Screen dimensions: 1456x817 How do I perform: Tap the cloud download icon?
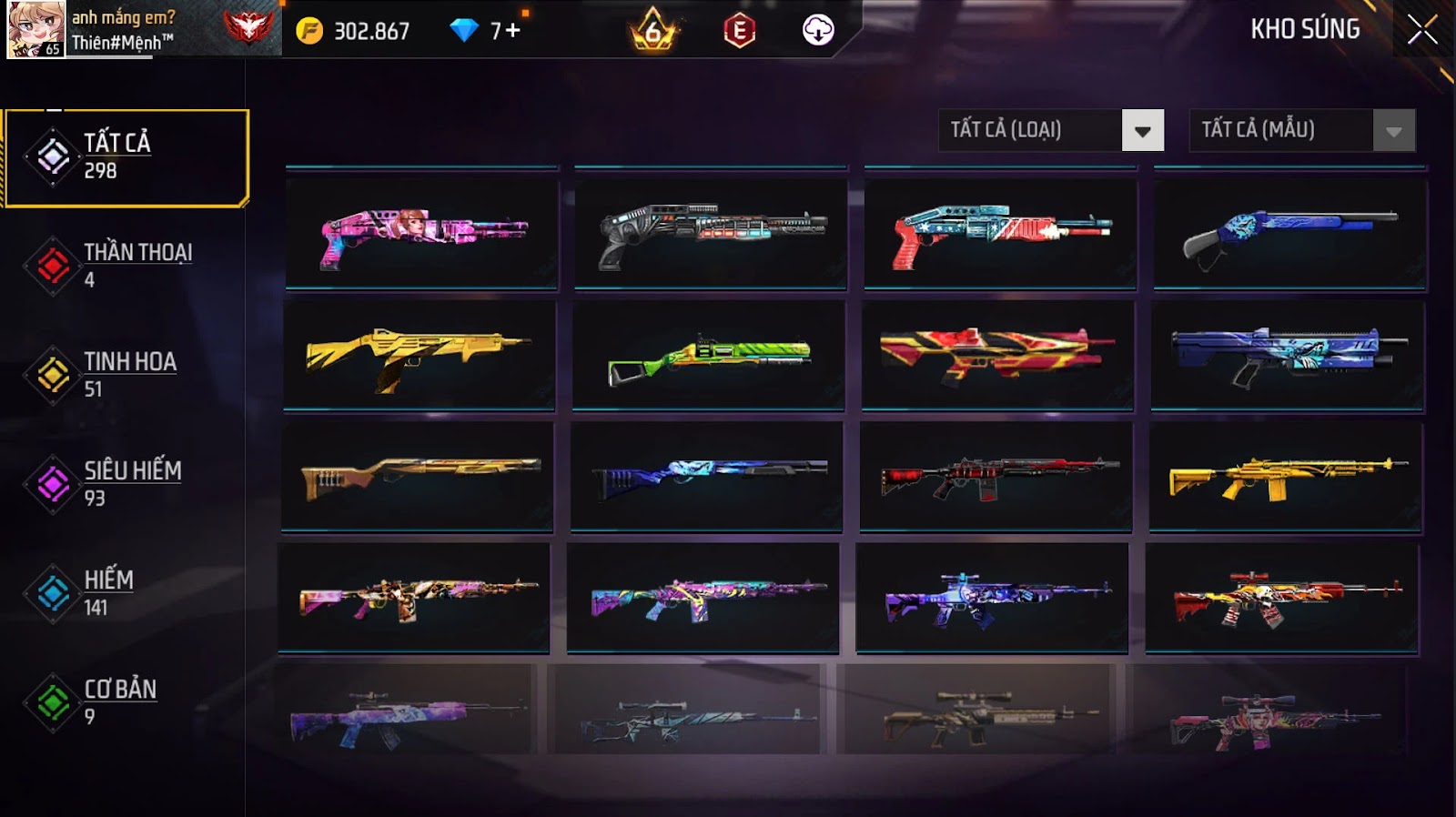pyautogui.click(x=817, y=31)
